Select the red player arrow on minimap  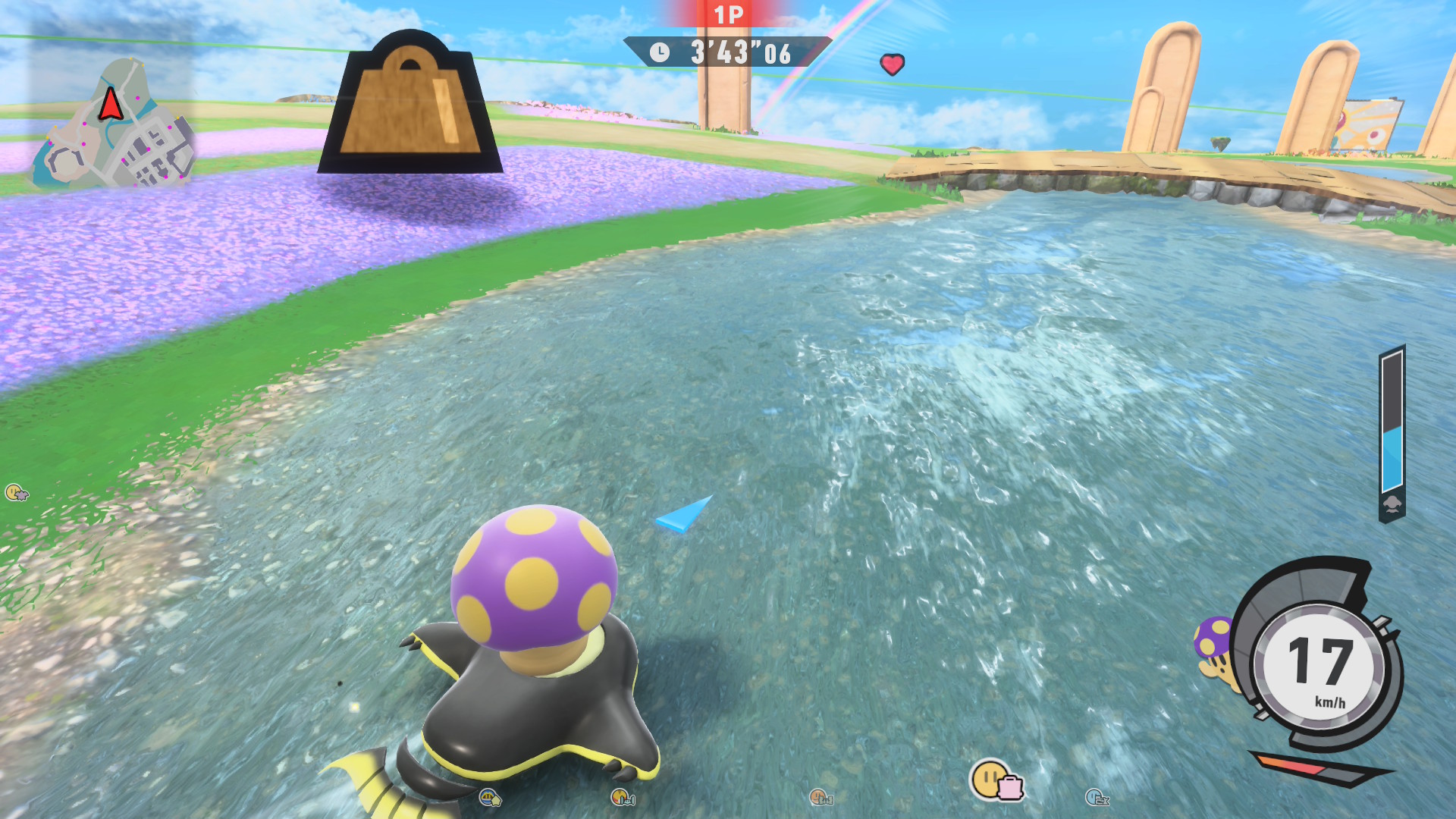click(111, 104)
